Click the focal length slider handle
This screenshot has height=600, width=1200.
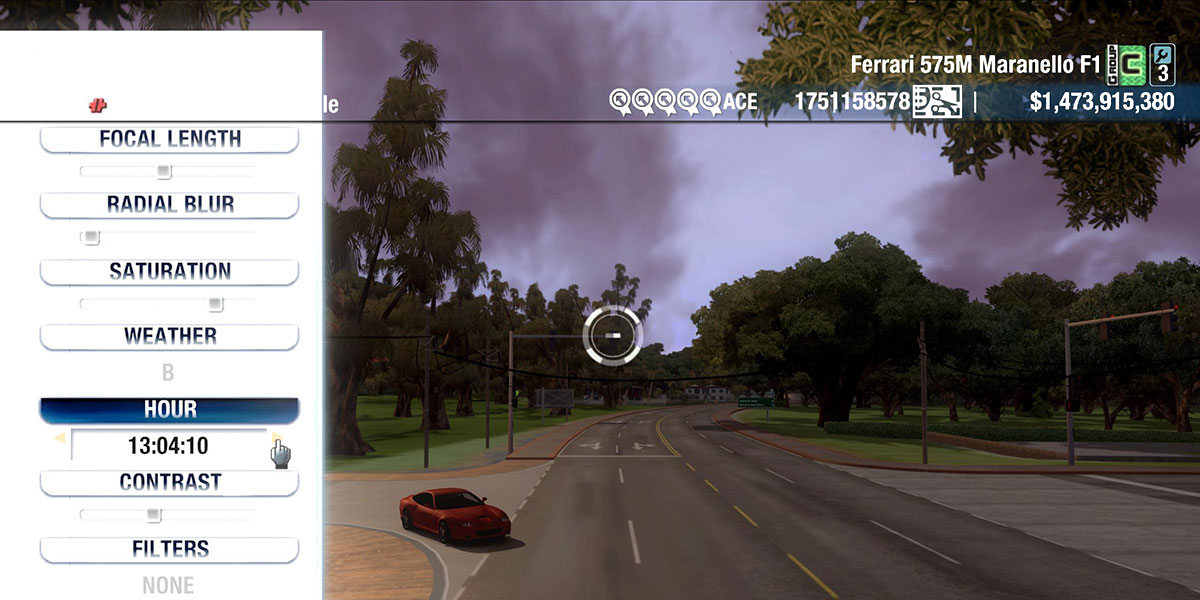coord(164,171)
